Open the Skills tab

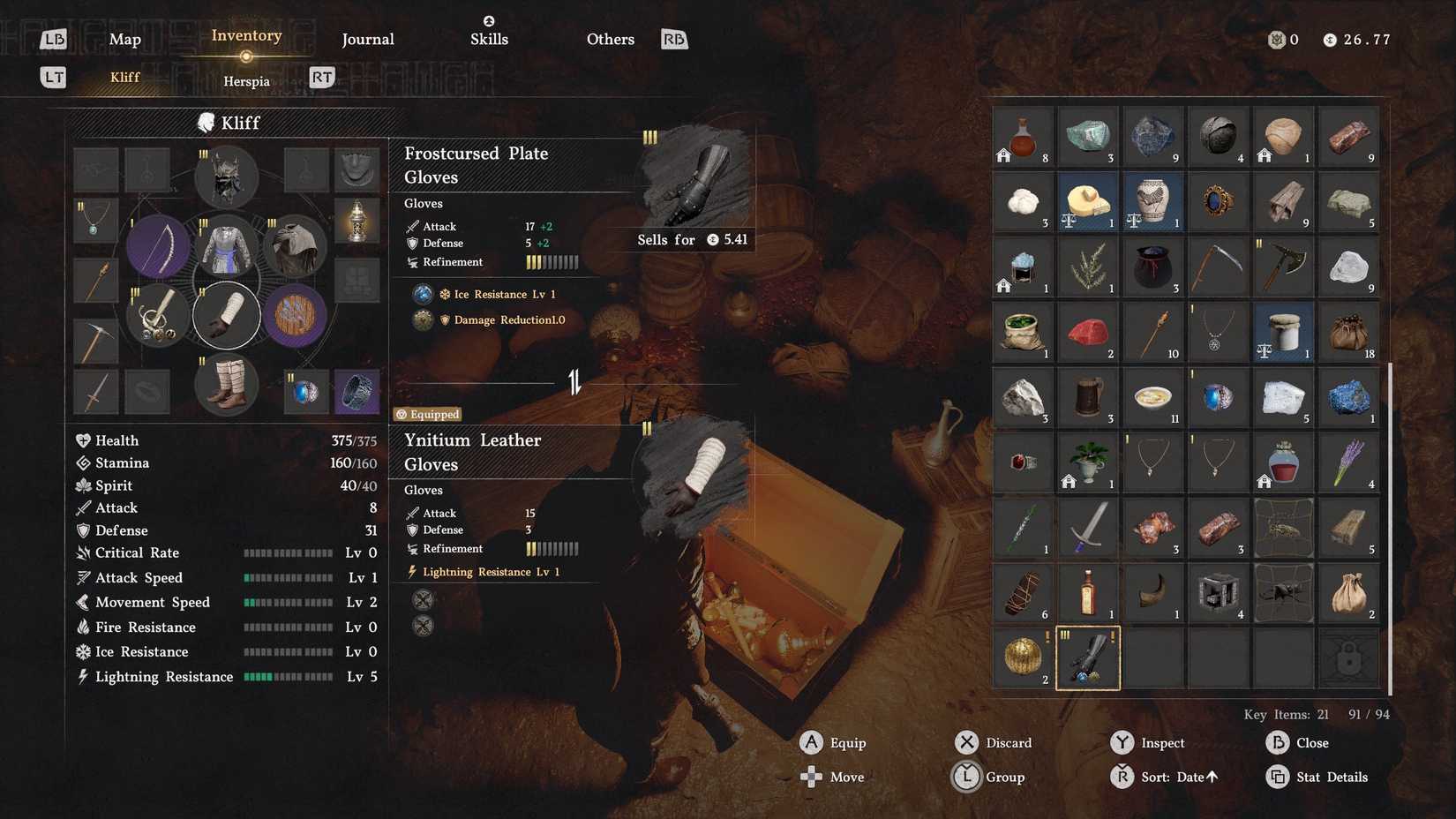click(x=489, y=39)
